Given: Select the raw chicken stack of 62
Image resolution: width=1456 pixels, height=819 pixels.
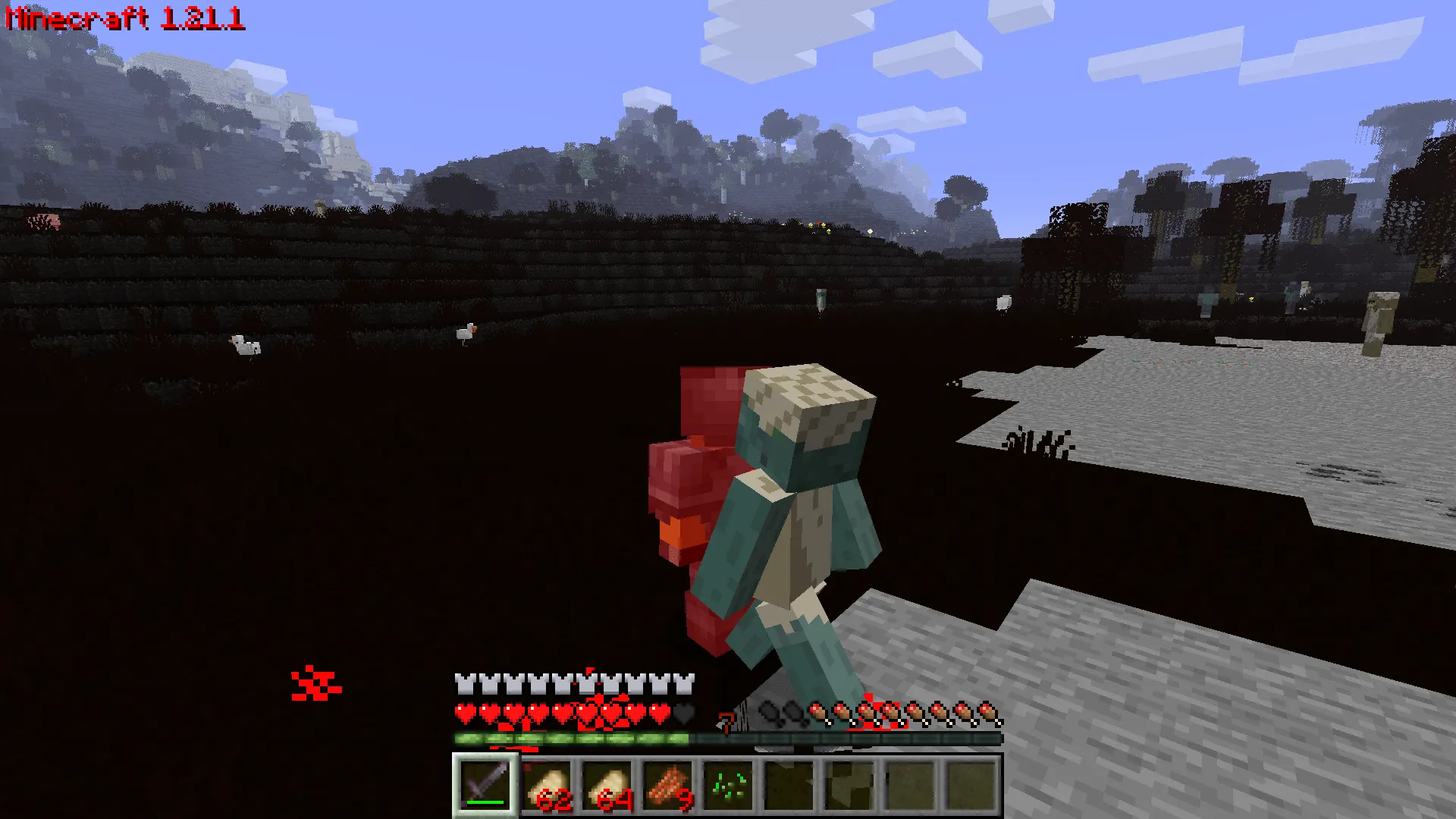Looking at the screenshot, I should [x=550, y=785].
